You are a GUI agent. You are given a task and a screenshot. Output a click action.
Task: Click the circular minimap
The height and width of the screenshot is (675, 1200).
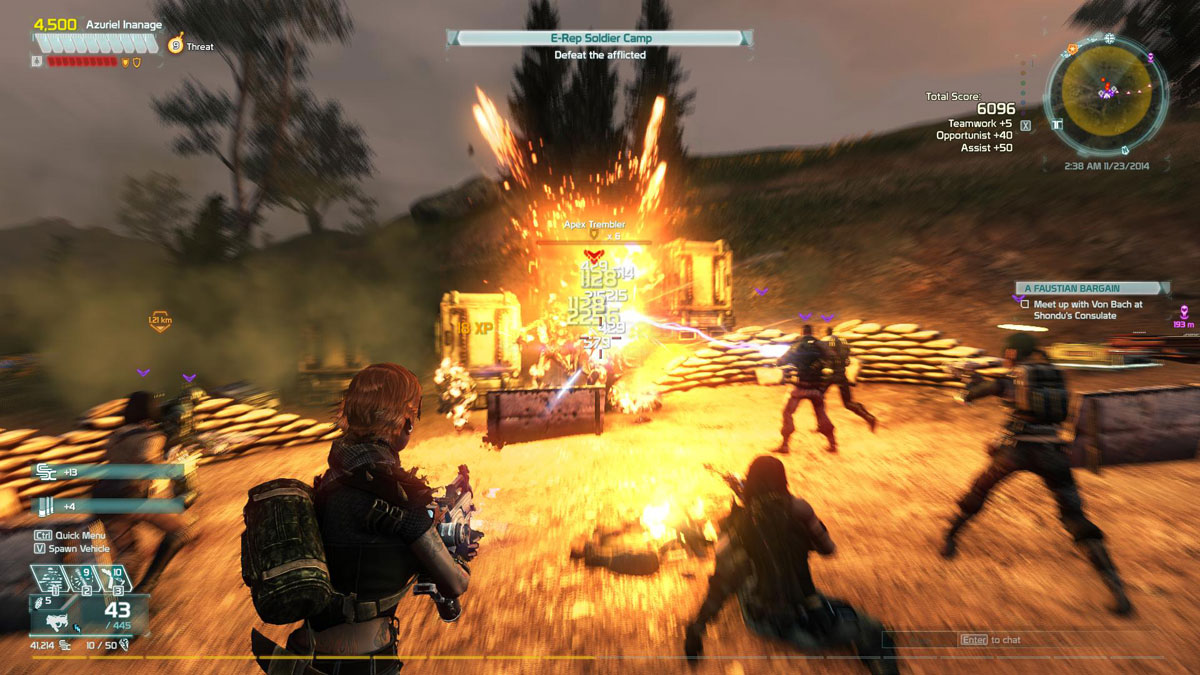tap(1104, 92)
